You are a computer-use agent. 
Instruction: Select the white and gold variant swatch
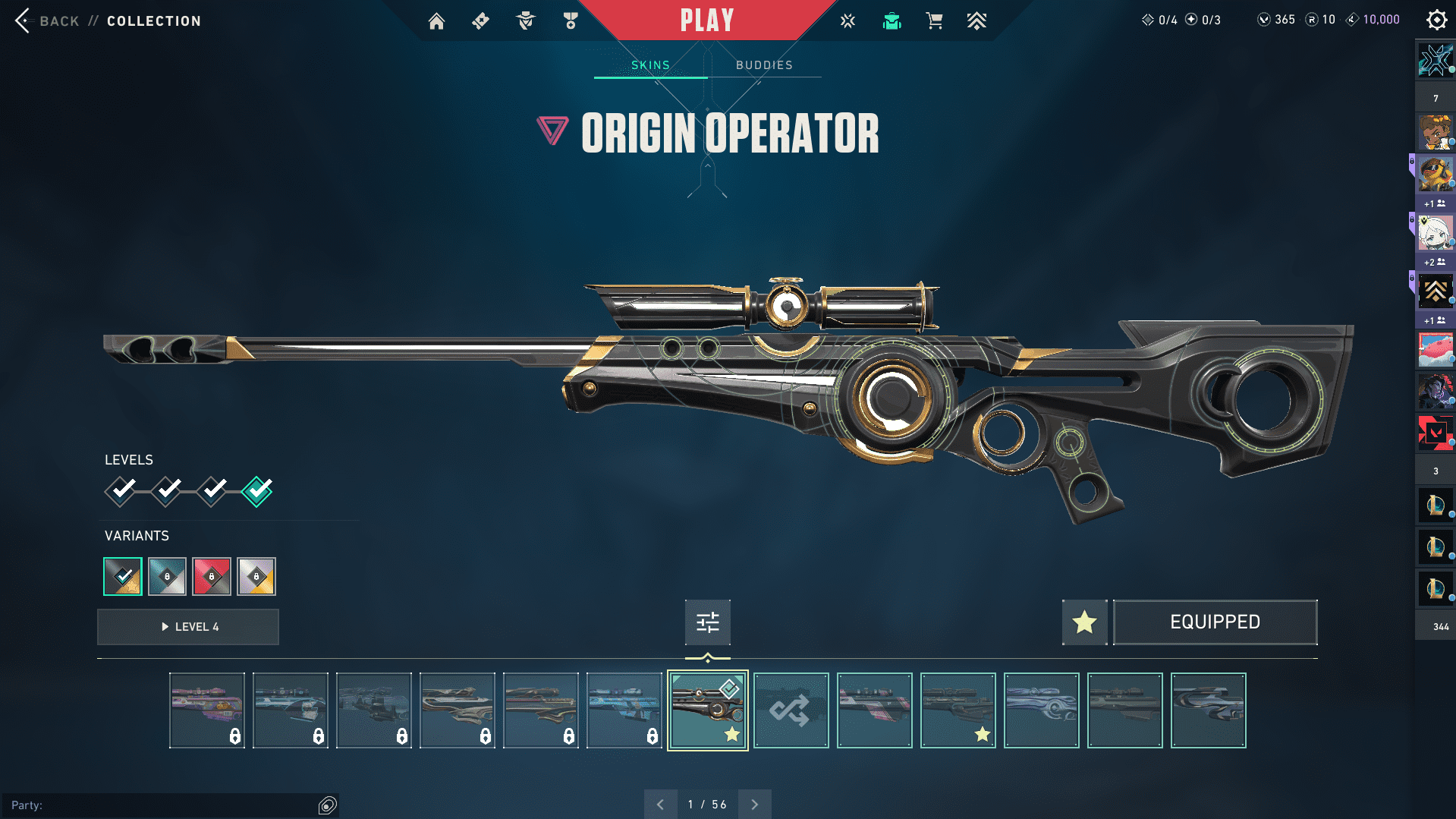[x=256, y=577]
